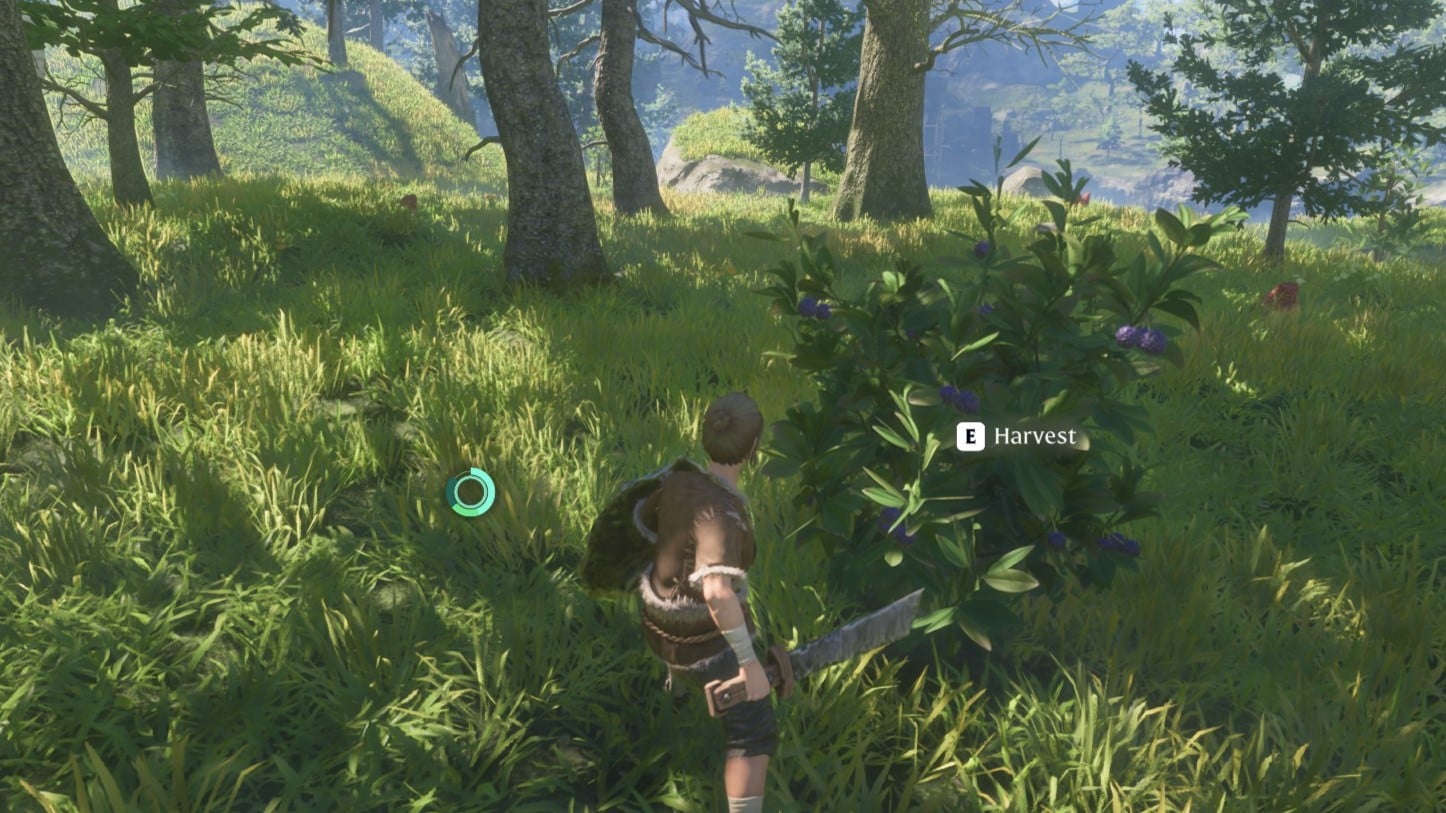This screenshot has width=1446, height=813.
Task: Click the circular stamina ring indicator
Action: click(x=470, y=490)
